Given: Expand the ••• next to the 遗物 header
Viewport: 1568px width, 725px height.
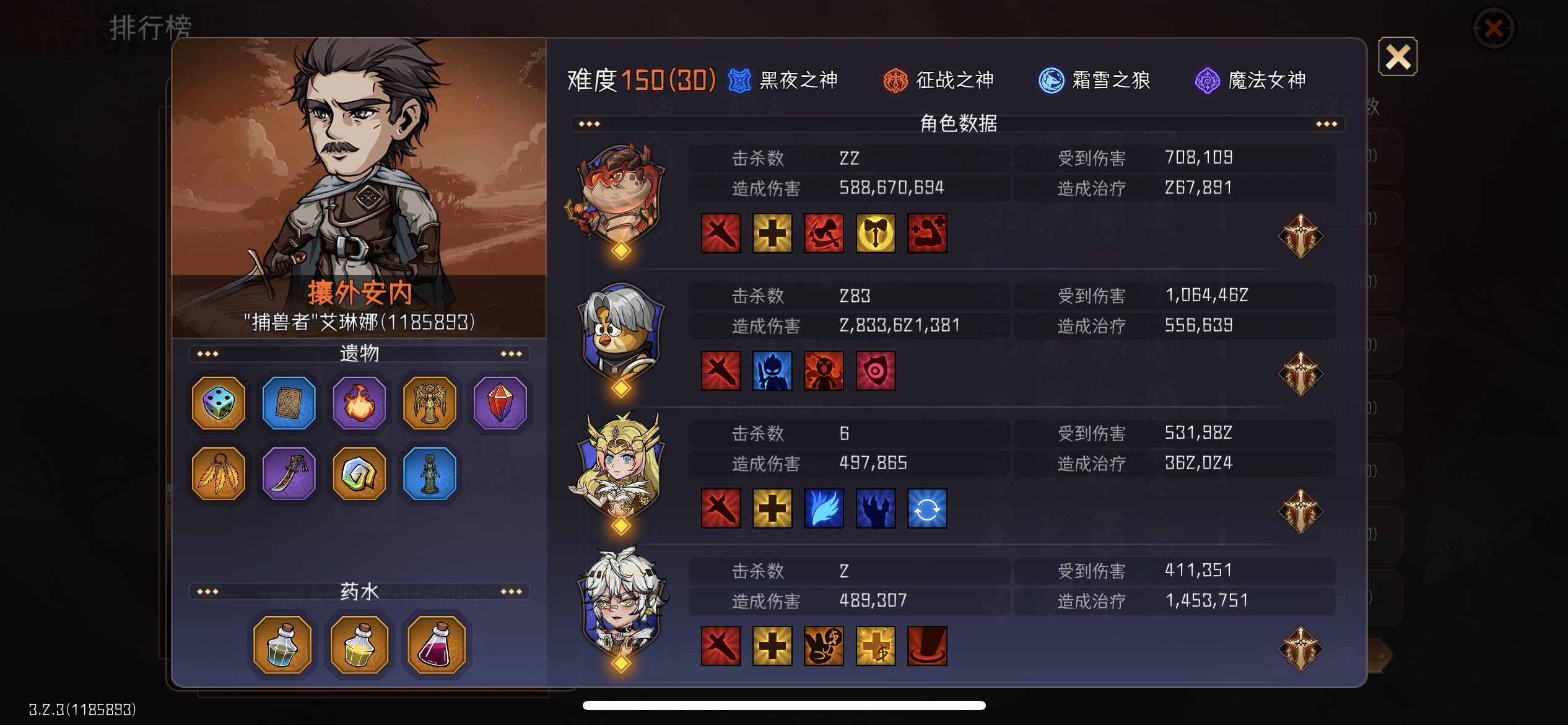Looking at the screenshot, I should 207,353.
